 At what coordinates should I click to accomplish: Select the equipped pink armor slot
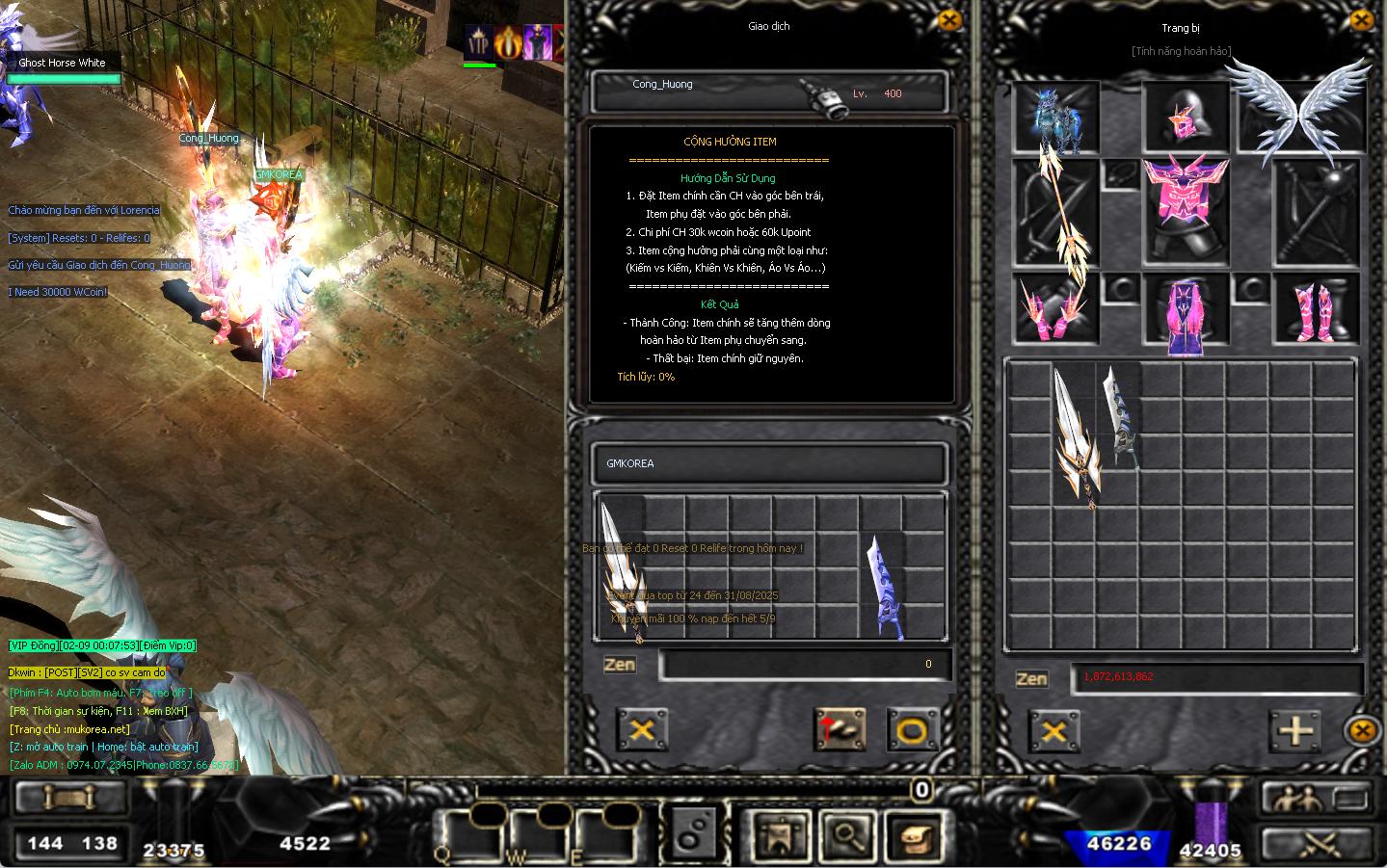1186,211
